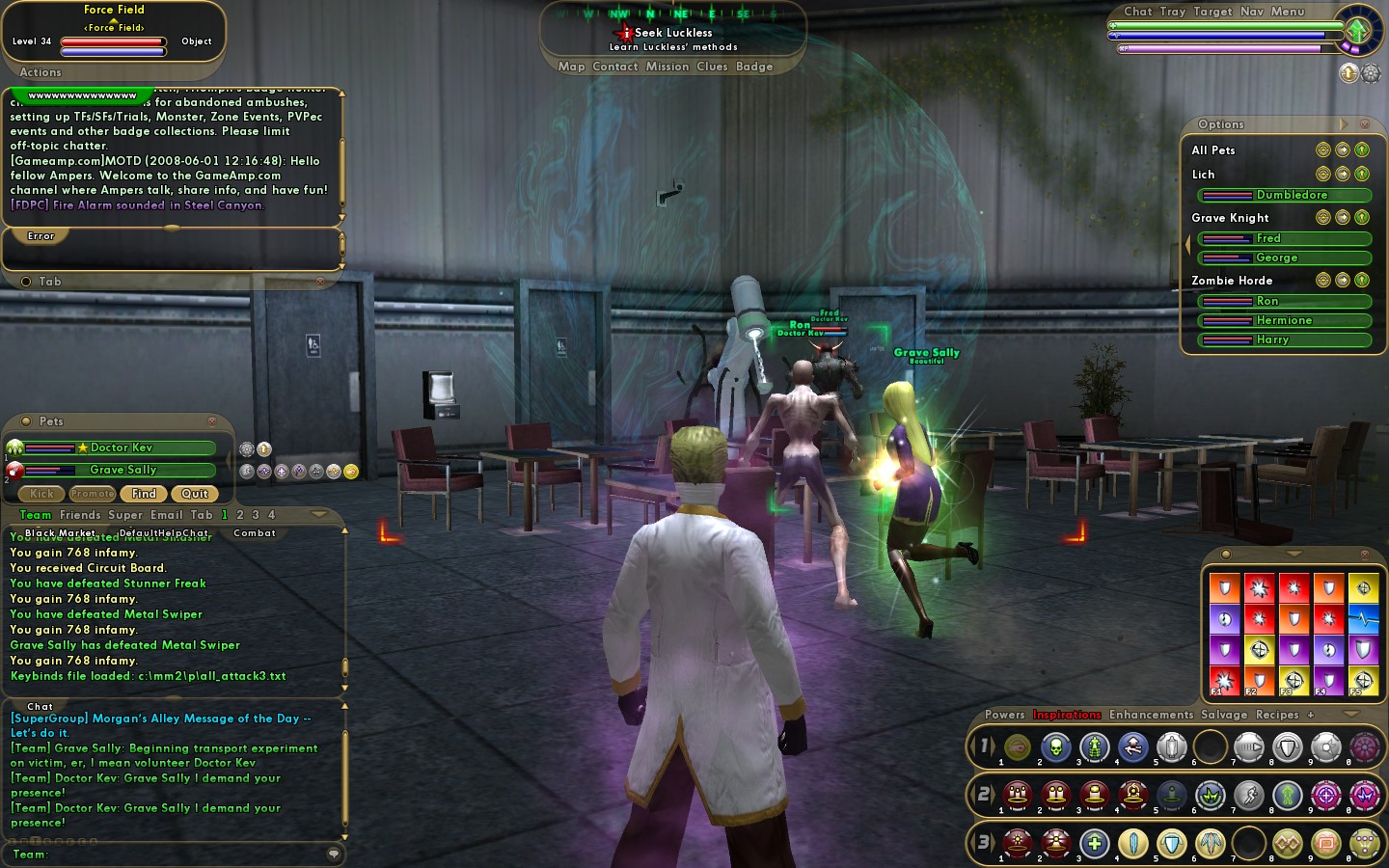
Task: Open the Salvage tab
Action: click(x=1224, y=715)
